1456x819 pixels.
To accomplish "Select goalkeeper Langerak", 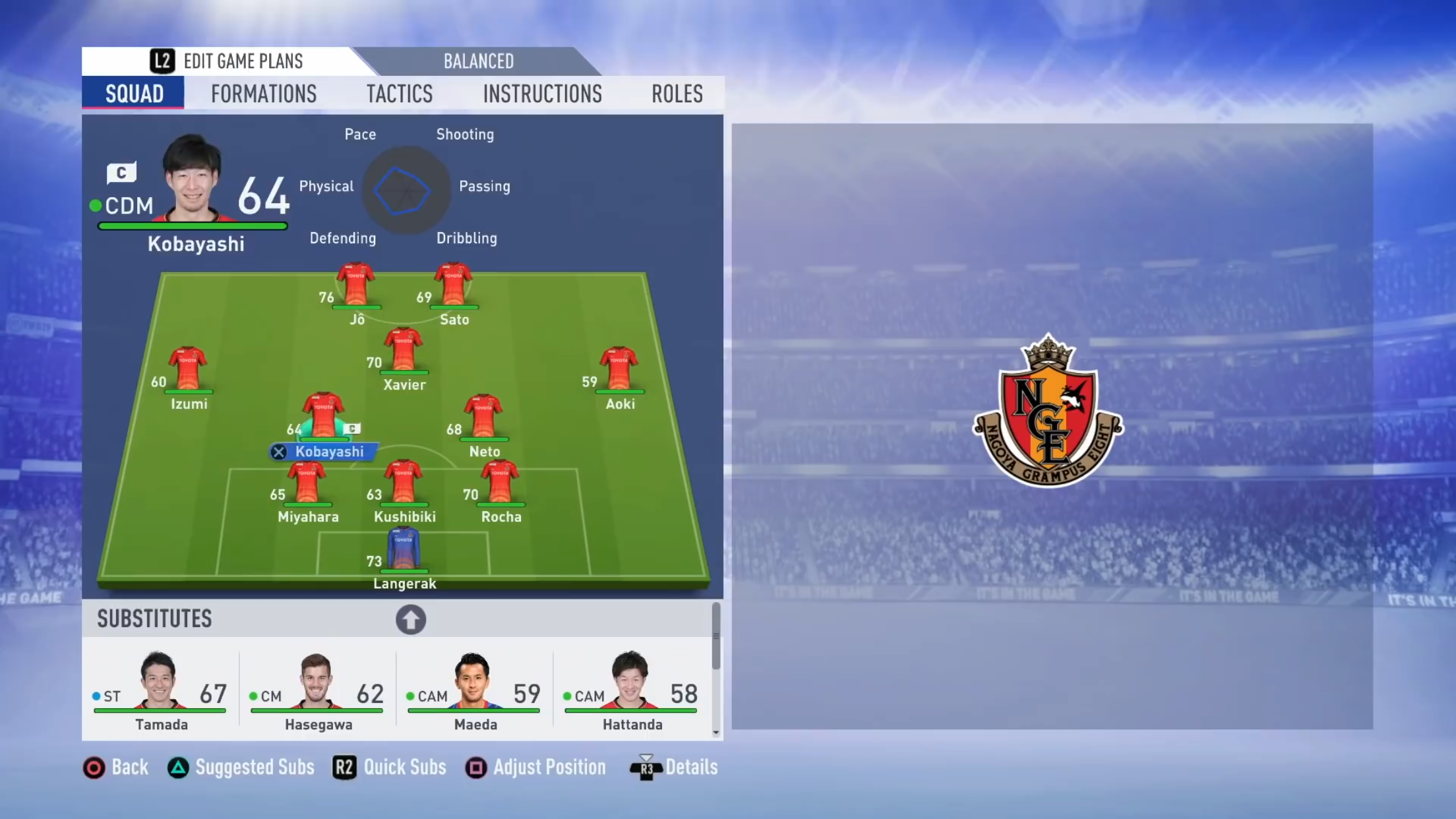I will 404,549.
